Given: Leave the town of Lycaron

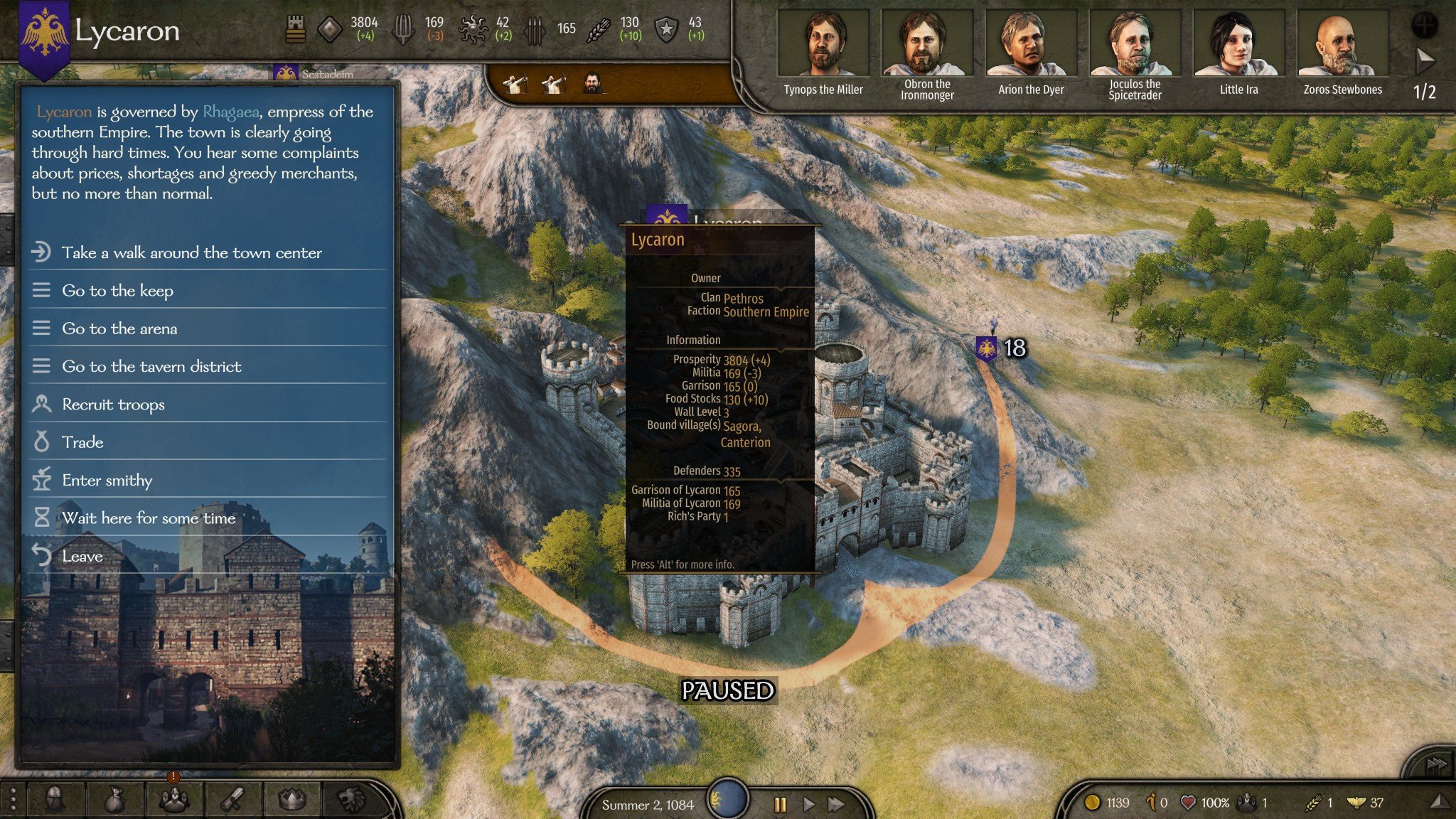Looking at the screenshot, I should (x=82, y=556).
